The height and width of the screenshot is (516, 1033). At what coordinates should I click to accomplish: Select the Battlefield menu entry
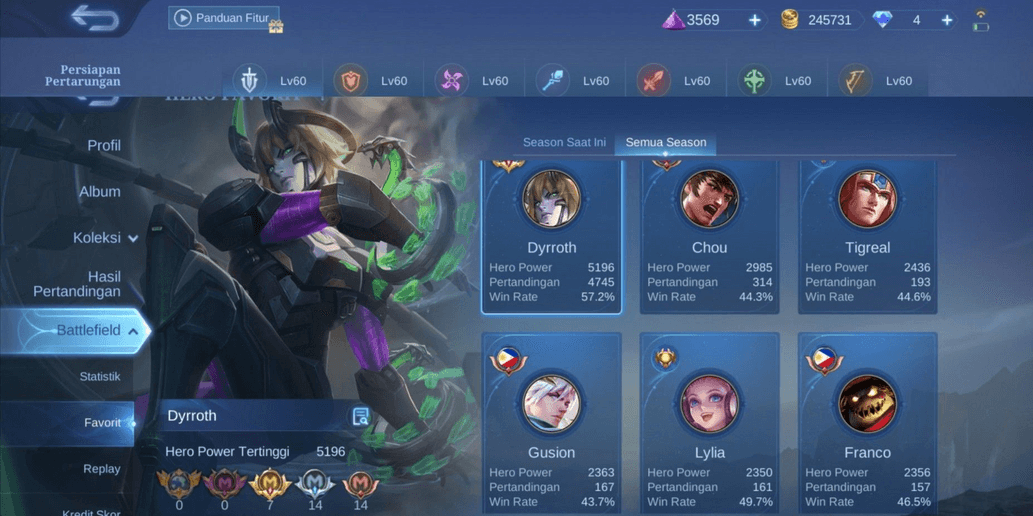(88, 331)
